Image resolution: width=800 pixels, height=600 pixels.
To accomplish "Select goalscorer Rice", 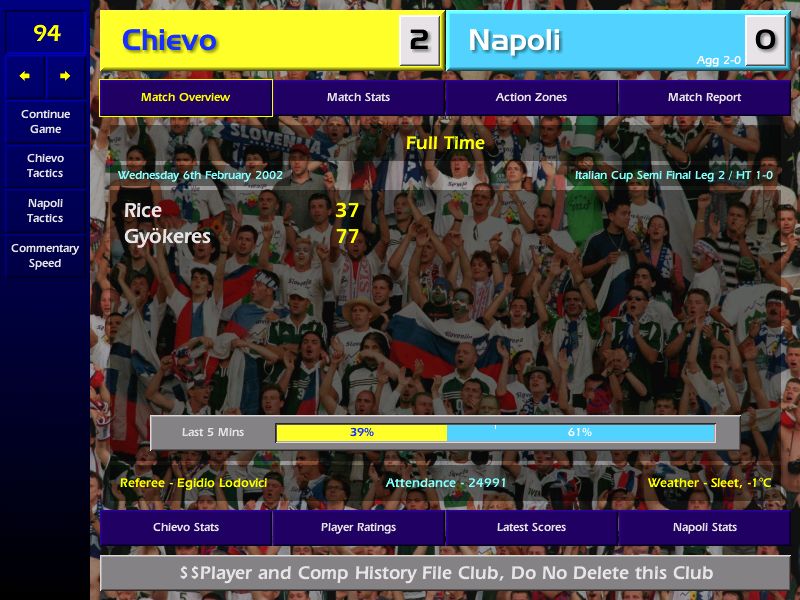I will (143, 211).
